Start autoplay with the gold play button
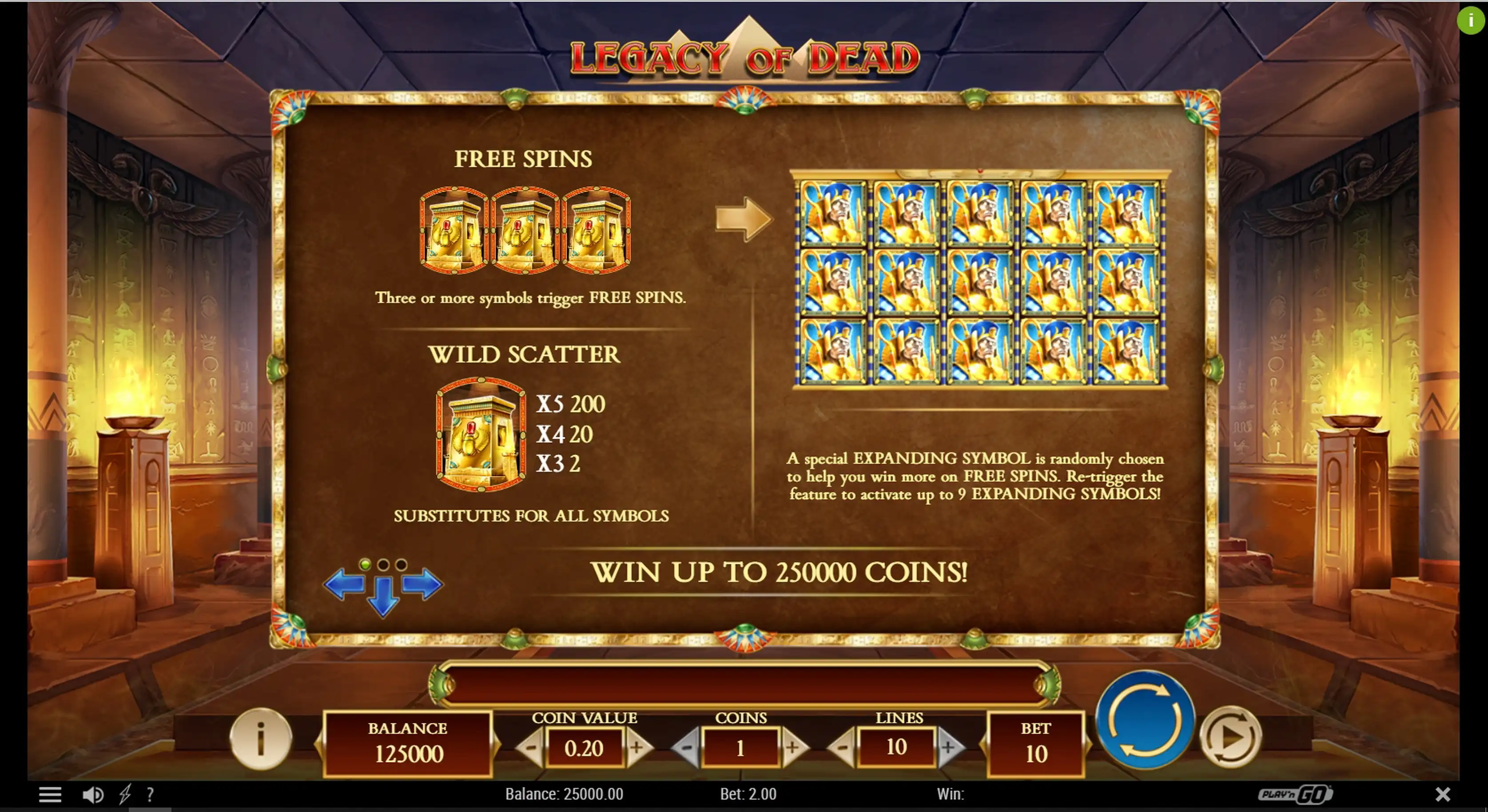Screen dimensions: 1488x812 [1230, 737]
